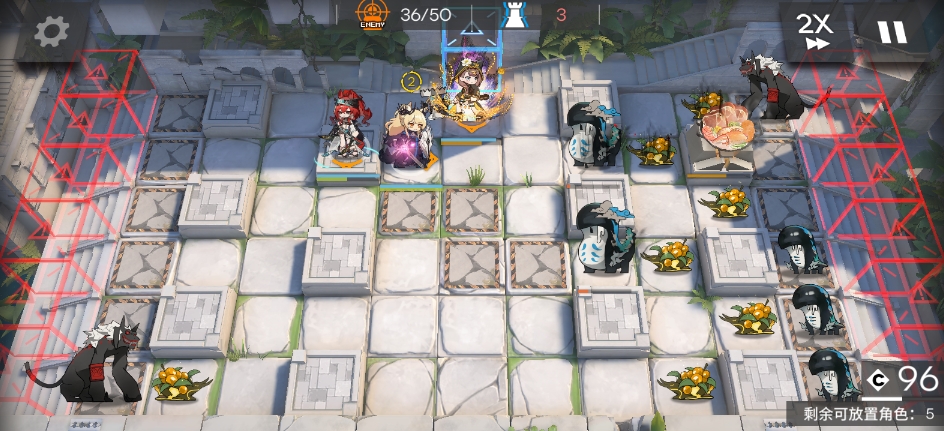The image size is (944, 431).
Task: Pause the battle
Action: [x=891, y=31]
